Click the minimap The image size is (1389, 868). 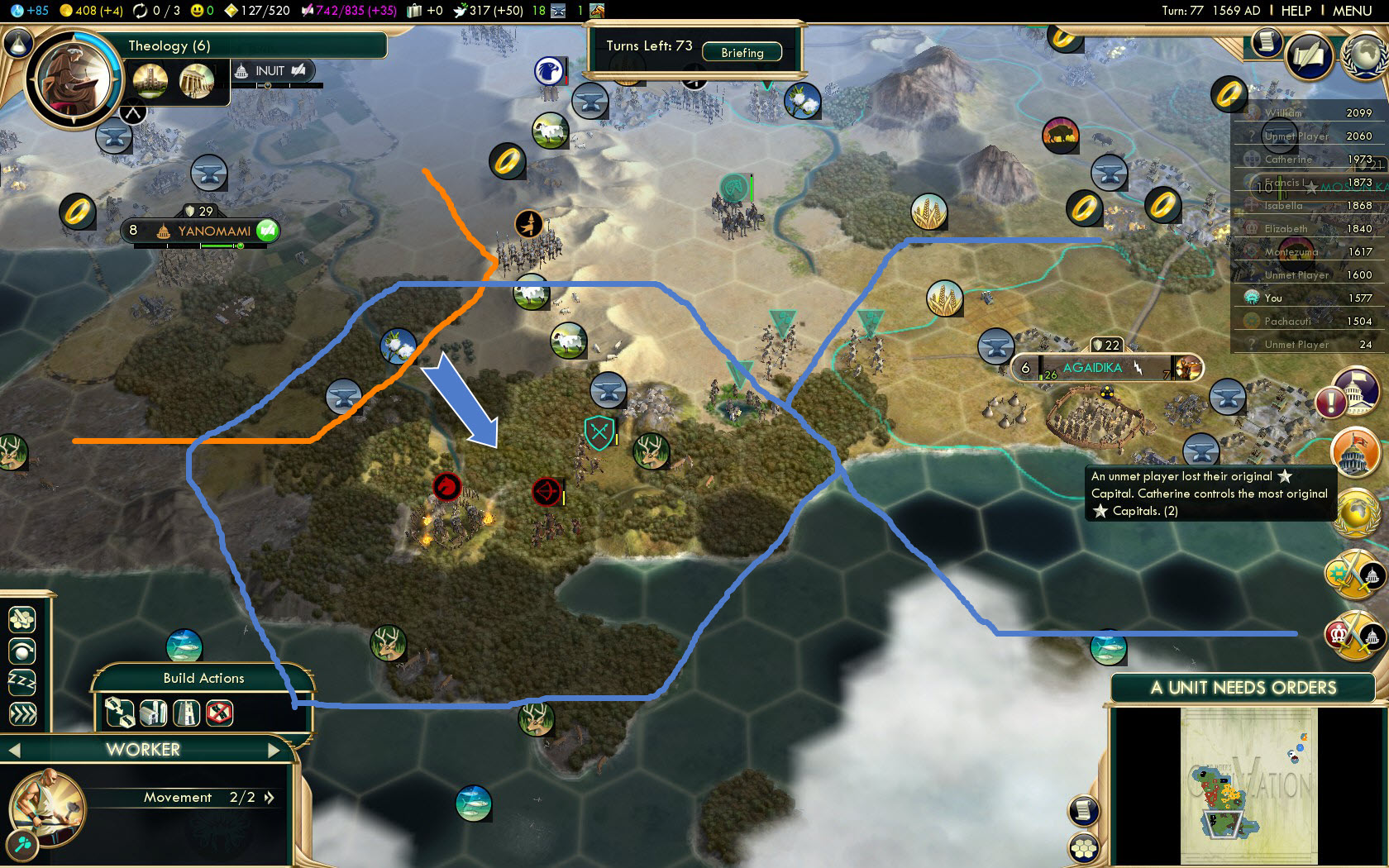pyautogui.click(x=1248, y=785)
